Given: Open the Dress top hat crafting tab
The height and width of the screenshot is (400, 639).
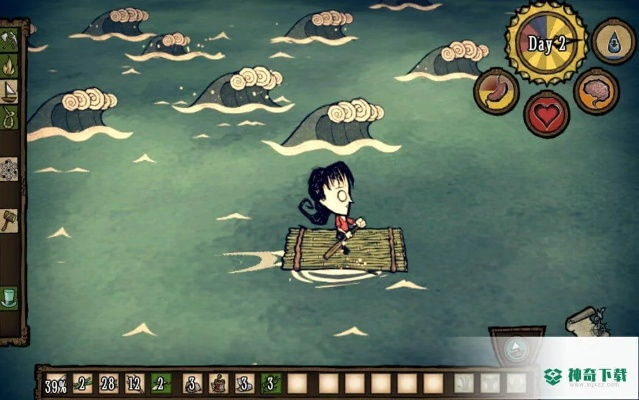Looking at the screenshot, I should tap(9, 298).
